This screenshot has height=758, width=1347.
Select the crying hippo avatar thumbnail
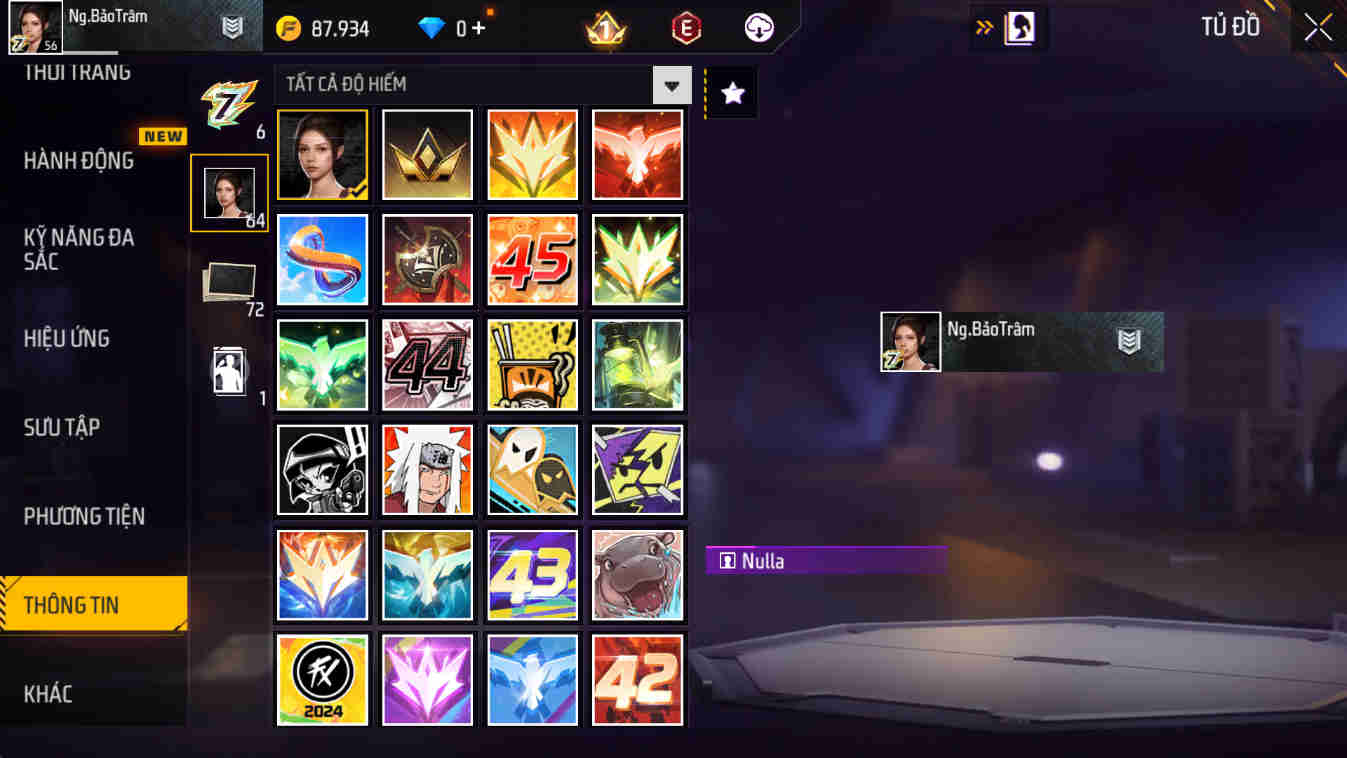coord(637,573)
